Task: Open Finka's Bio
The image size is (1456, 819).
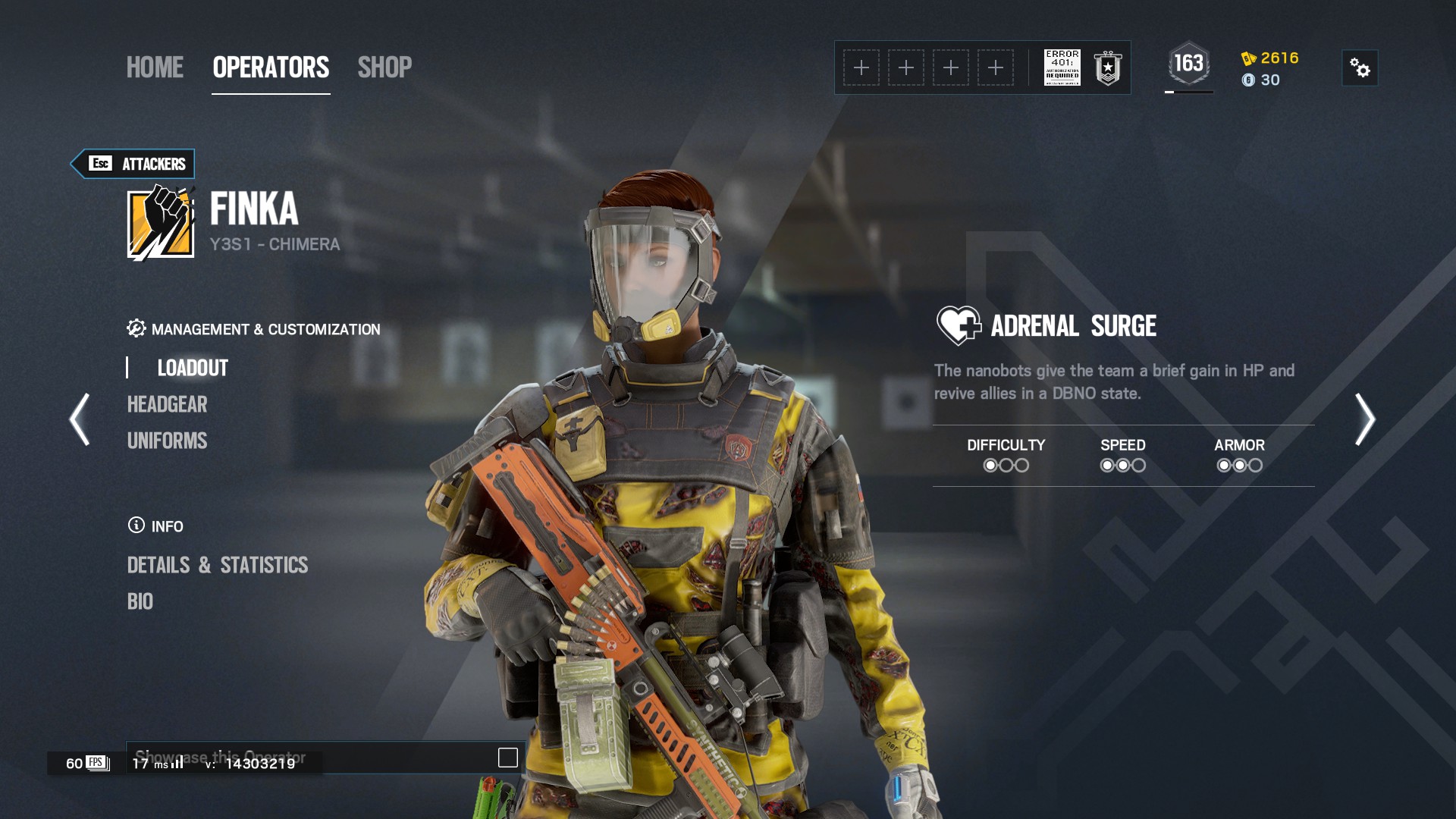Action: pyautogui.click(x=140, y=601)
